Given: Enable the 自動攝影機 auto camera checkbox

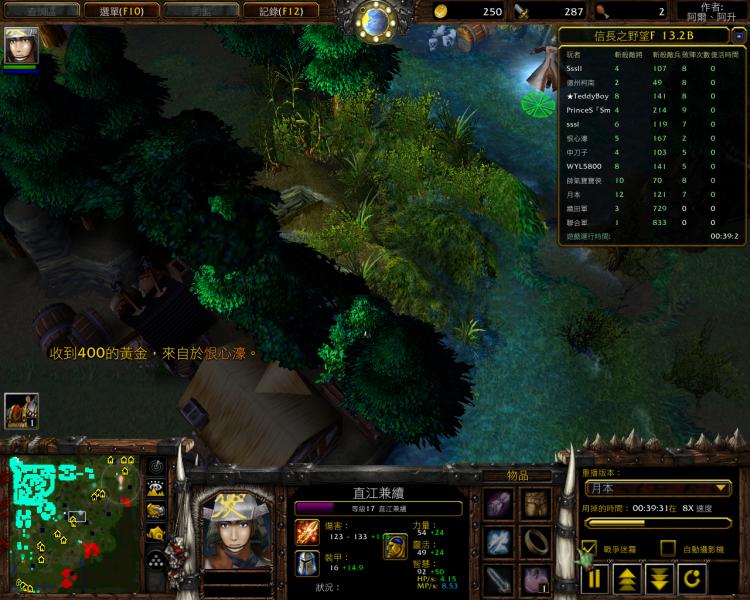Looking at the screenshot, I should pos(667,548).
